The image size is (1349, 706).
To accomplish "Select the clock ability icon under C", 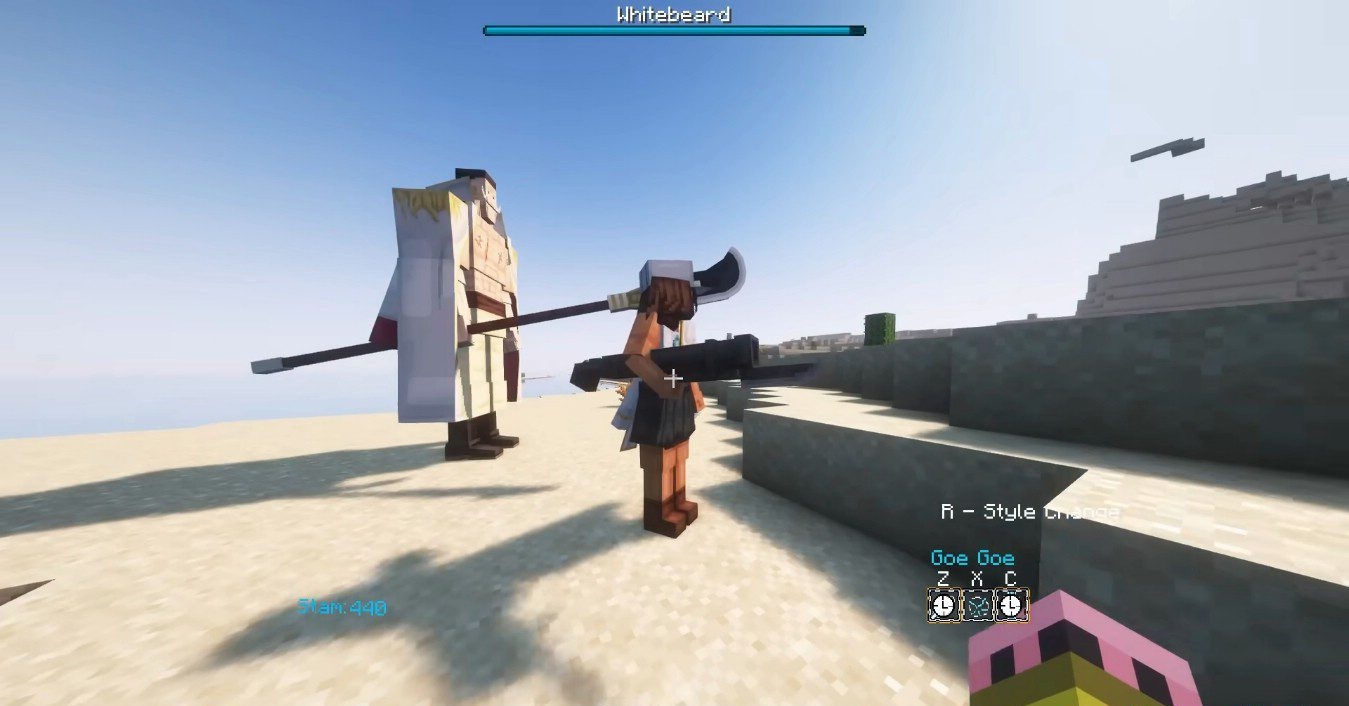I will coord(1011,605).
